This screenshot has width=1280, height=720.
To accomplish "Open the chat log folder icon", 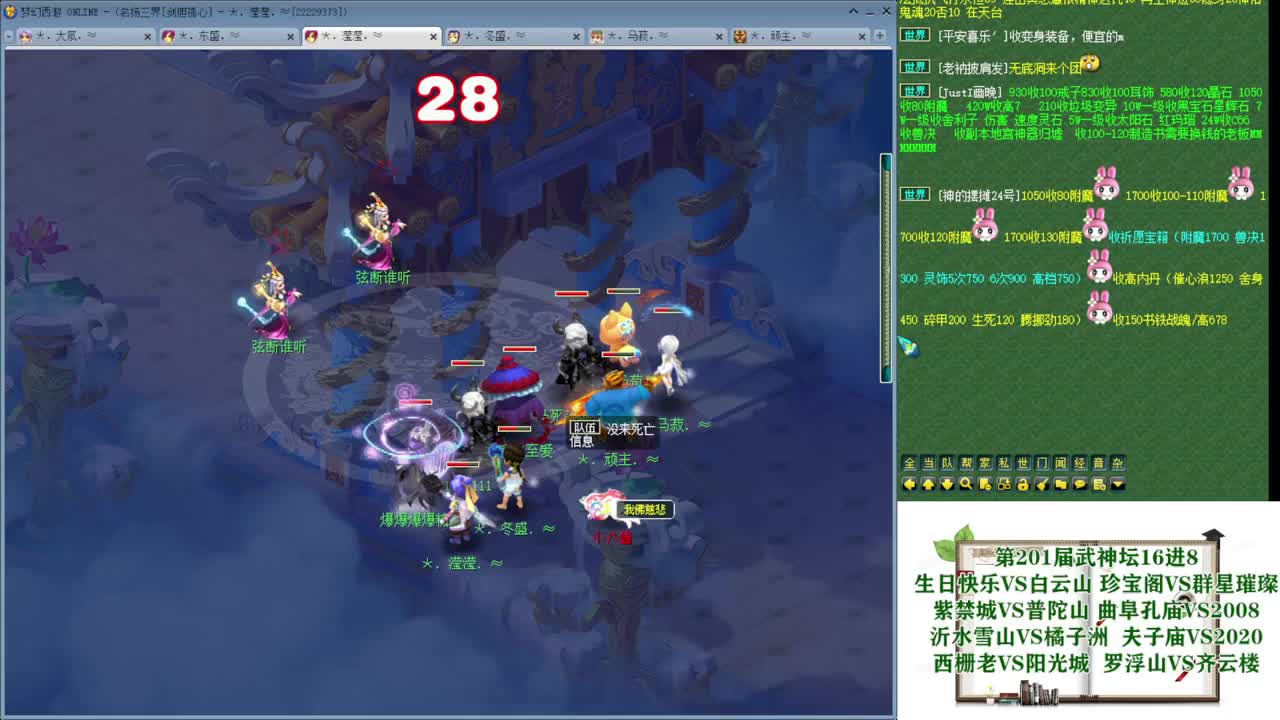I will pos(1060,484).
